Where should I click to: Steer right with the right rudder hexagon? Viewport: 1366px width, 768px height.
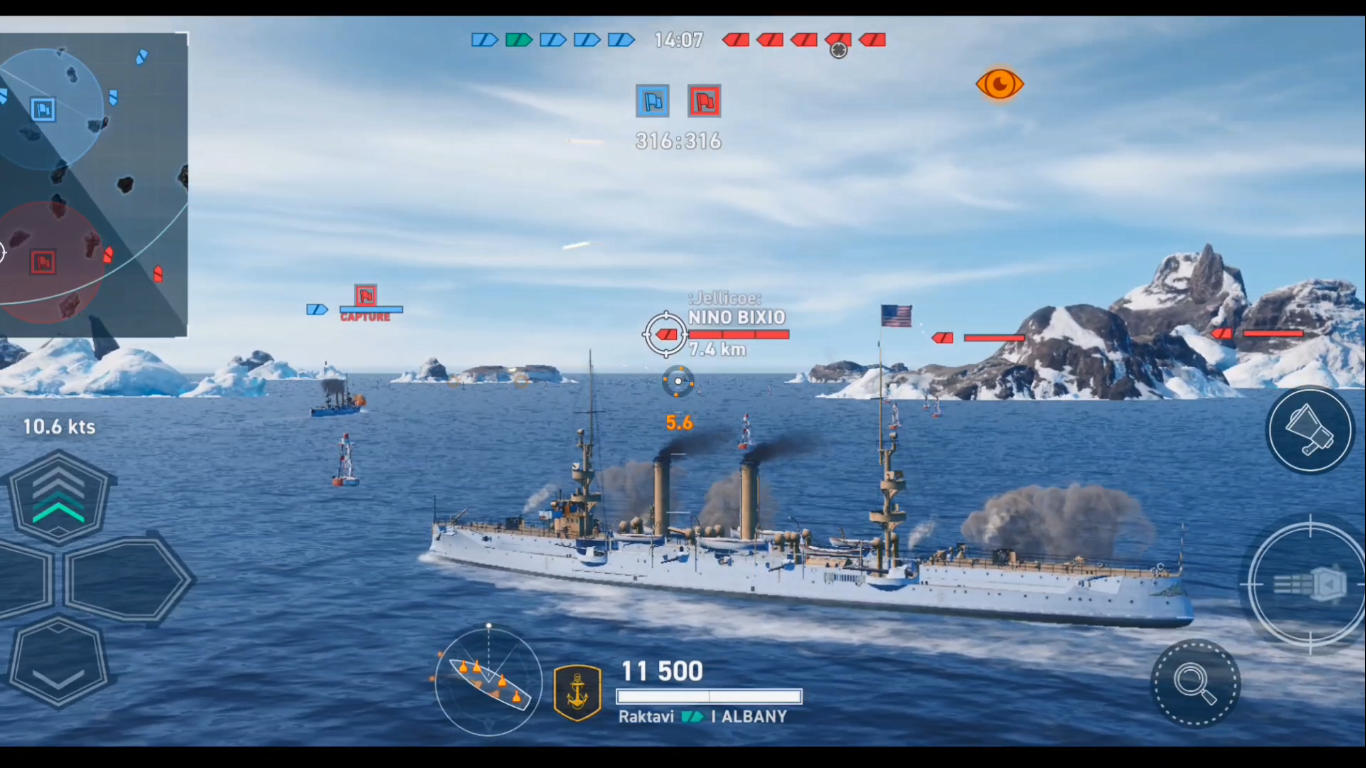pyautogui.click(x=127, y=579)
